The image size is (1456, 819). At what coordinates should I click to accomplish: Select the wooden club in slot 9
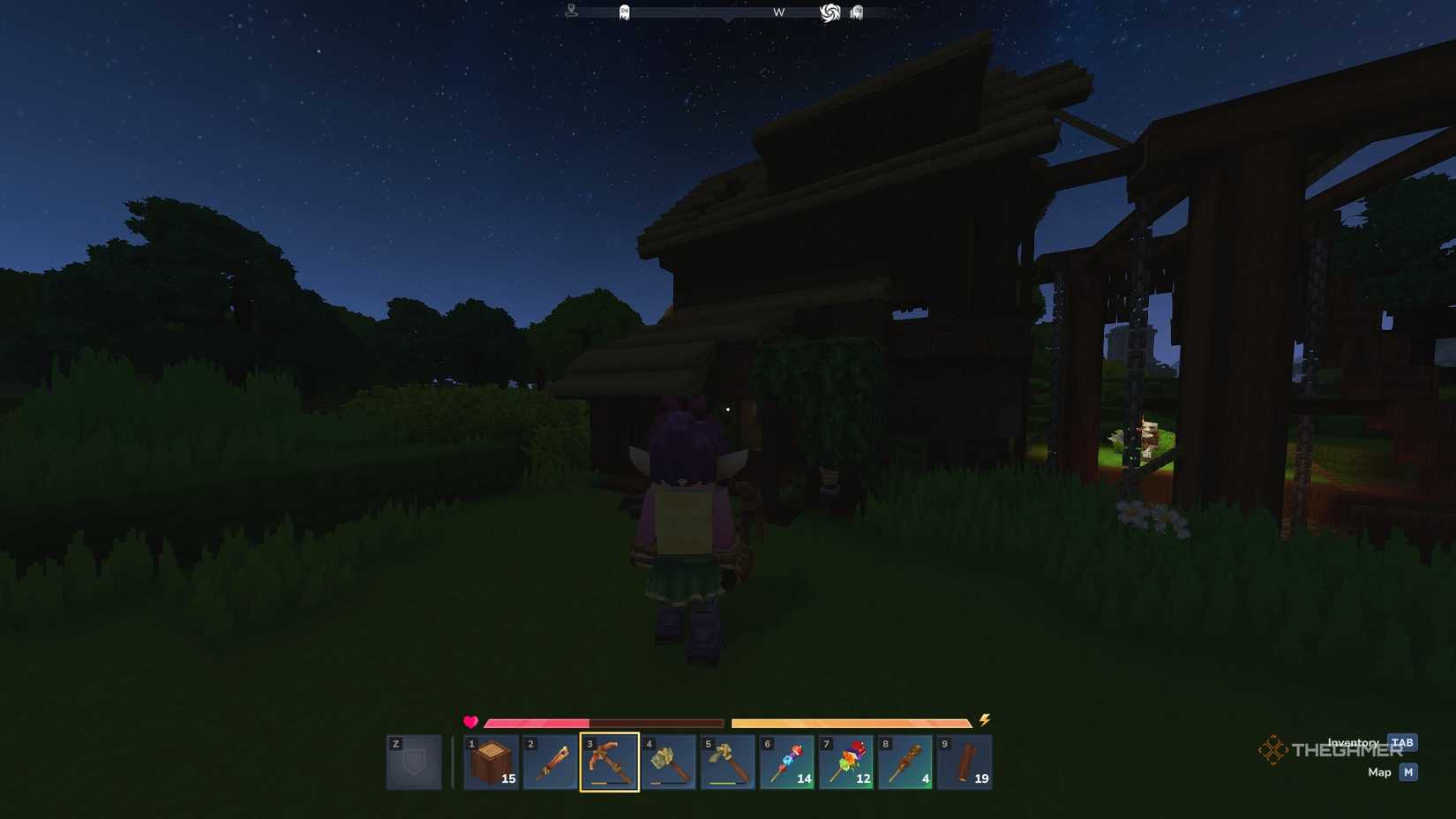pos(964,762)
